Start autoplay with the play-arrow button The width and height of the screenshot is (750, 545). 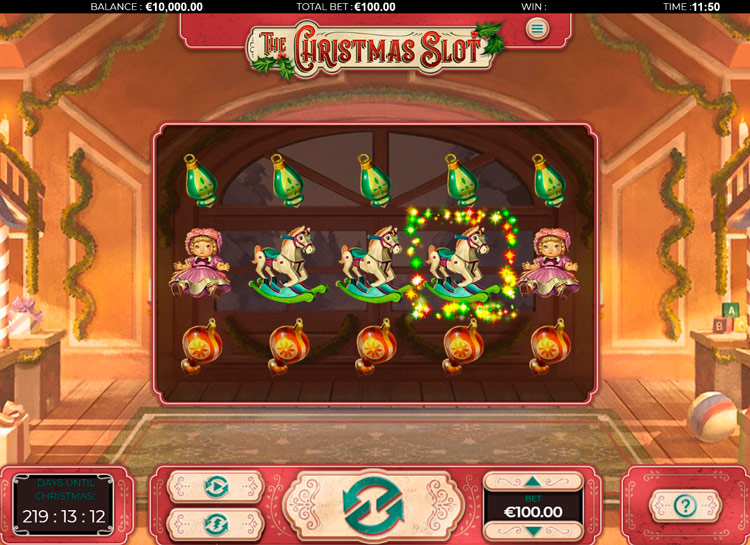coord(216,486)
